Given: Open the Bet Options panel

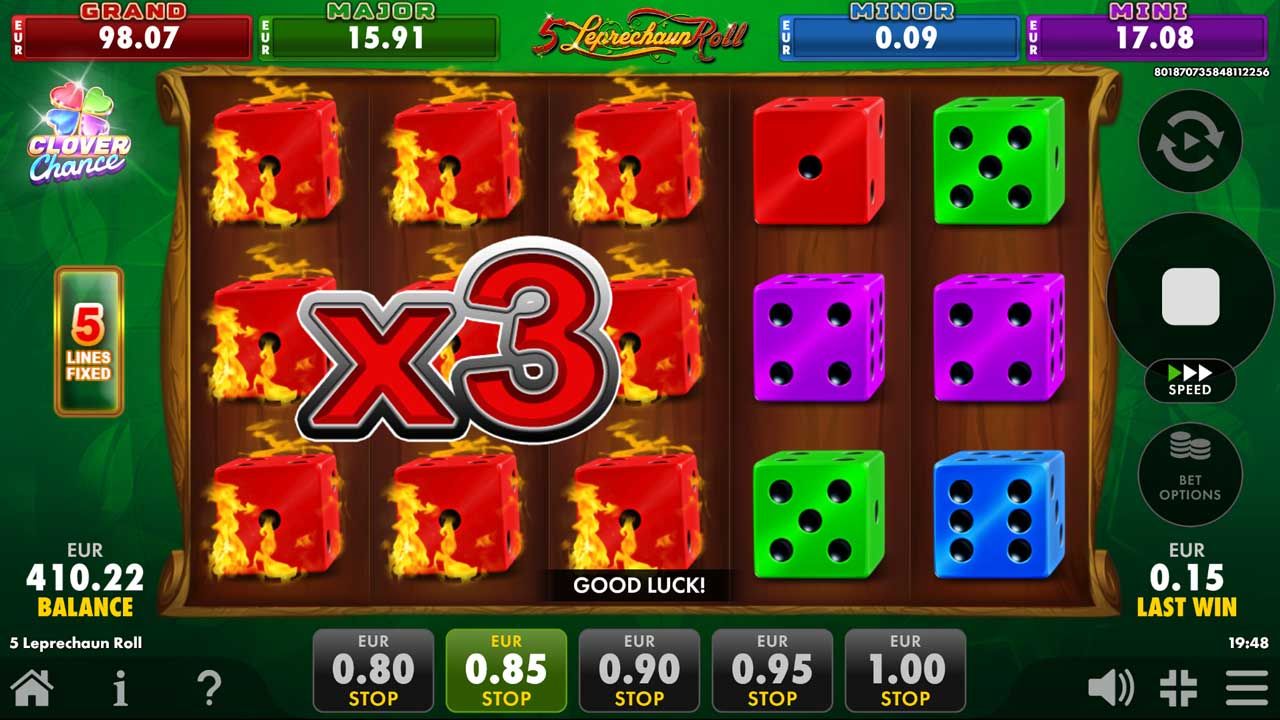Looking at the screenshot, I should tap(1188, 474).
